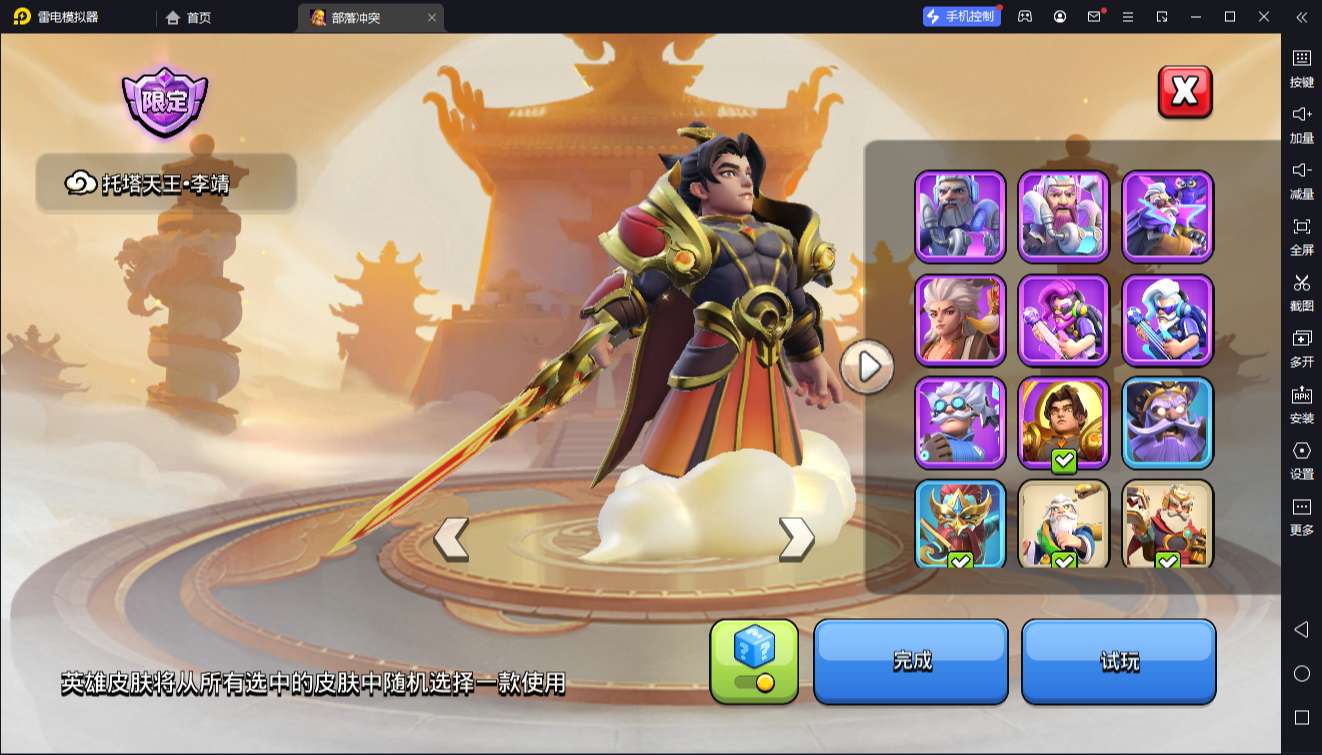This screenshot has width=1322, height=755.
Task: Pick the goggles-wearing white-mustached skin
Action: [x=960, y=423]
